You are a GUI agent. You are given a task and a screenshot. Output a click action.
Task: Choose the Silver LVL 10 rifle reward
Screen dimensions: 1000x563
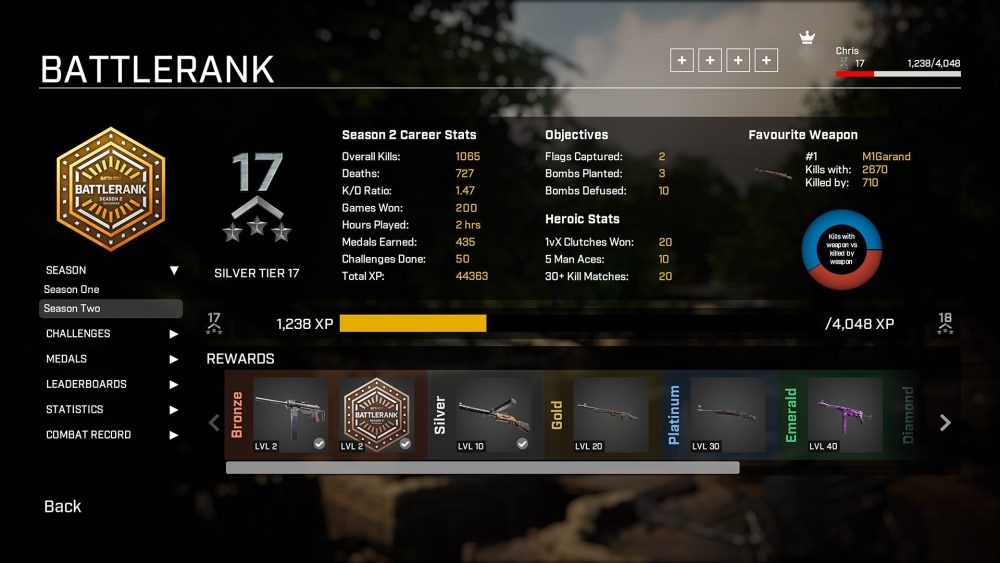pos(494,415)
